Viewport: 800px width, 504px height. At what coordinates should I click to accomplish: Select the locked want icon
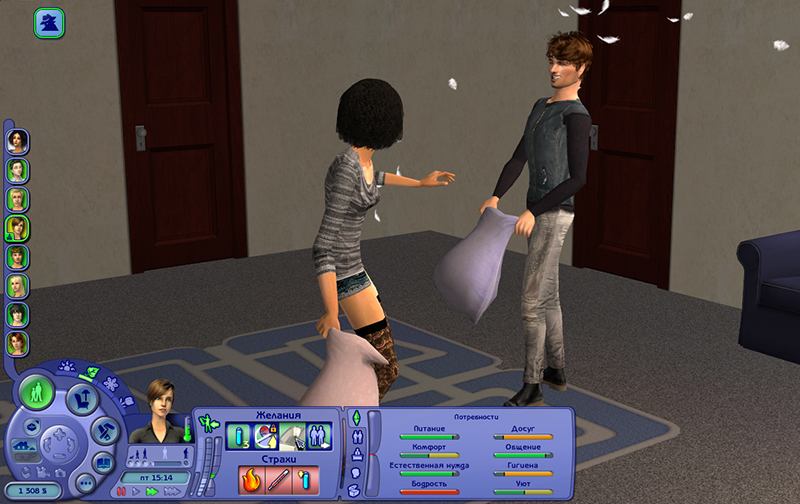click(x=265, y=436)
